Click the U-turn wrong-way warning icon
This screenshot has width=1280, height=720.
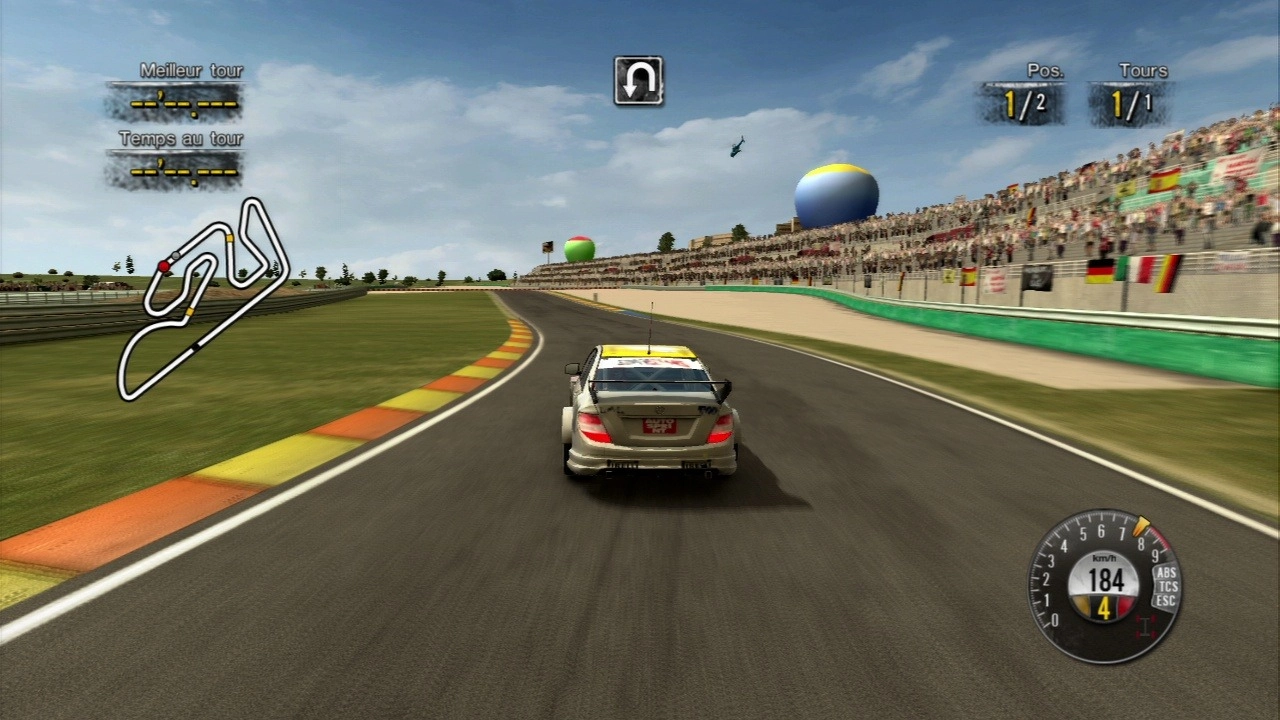pyautogui.click(x=638, y=81)
